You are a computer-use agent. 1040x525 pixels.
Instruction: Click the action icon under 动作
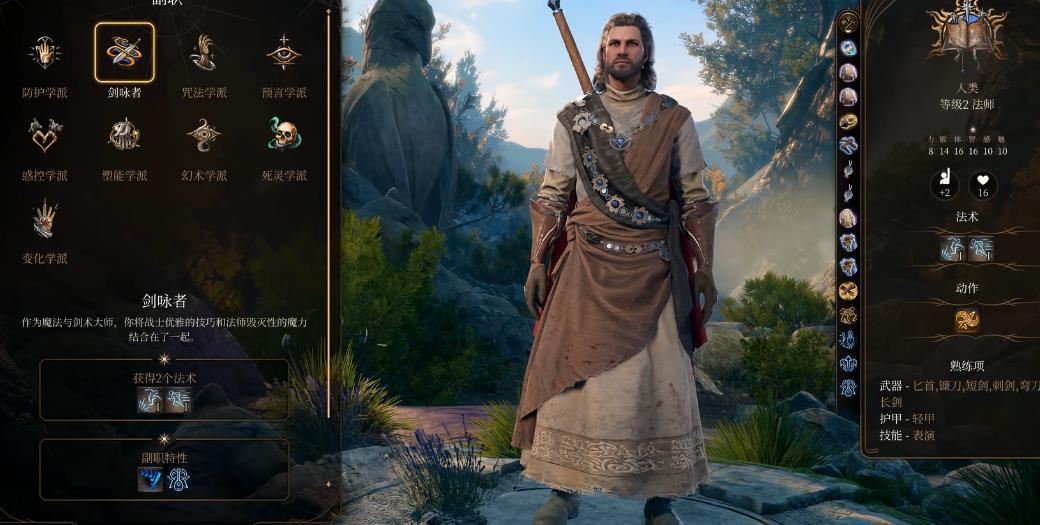[x=966, y=320]
